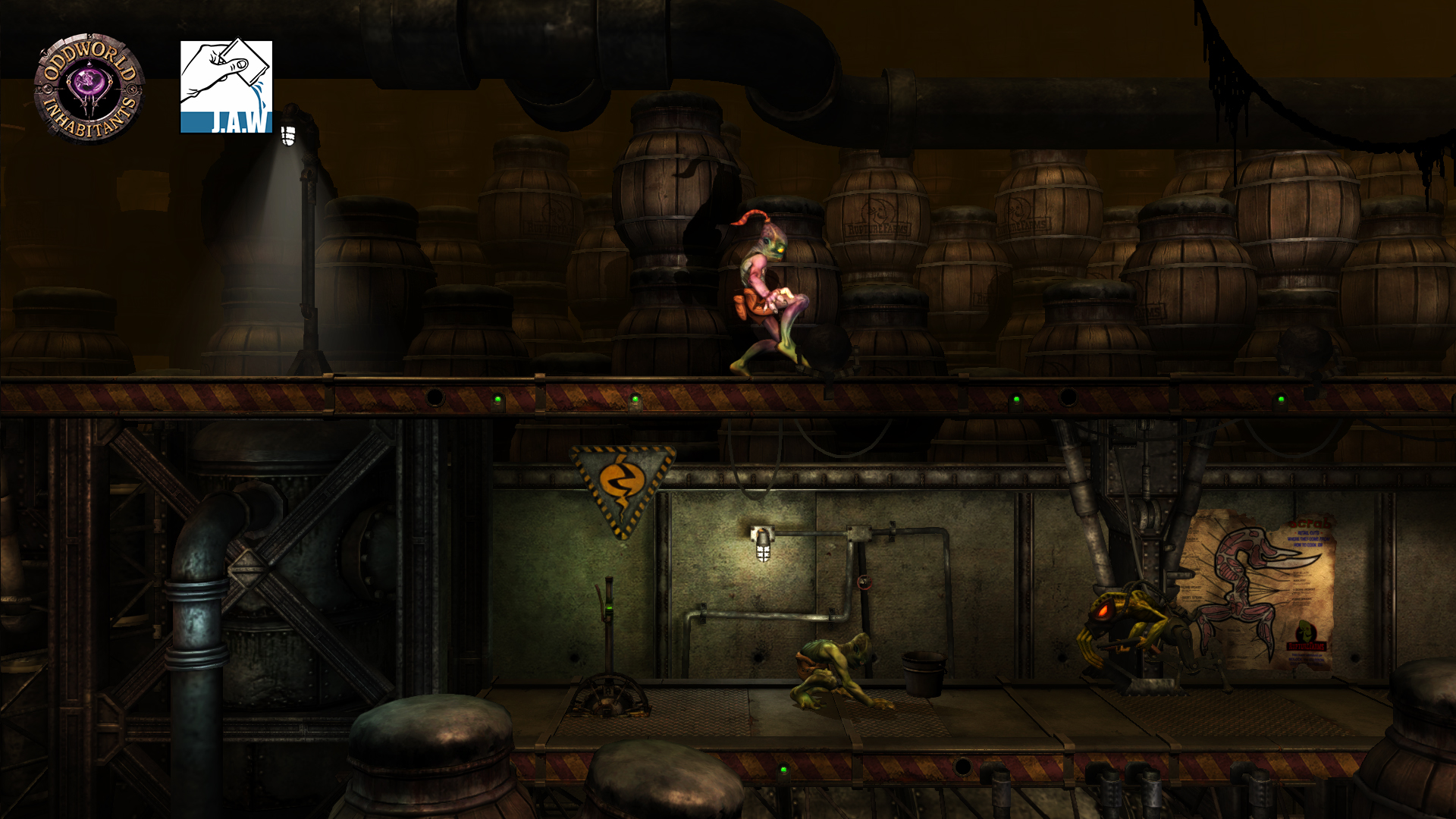This screenshot has height=819, width=1456.
Task: Select the J.A.W studio logo
Action: pyautogui.click(x=226, y=87)
